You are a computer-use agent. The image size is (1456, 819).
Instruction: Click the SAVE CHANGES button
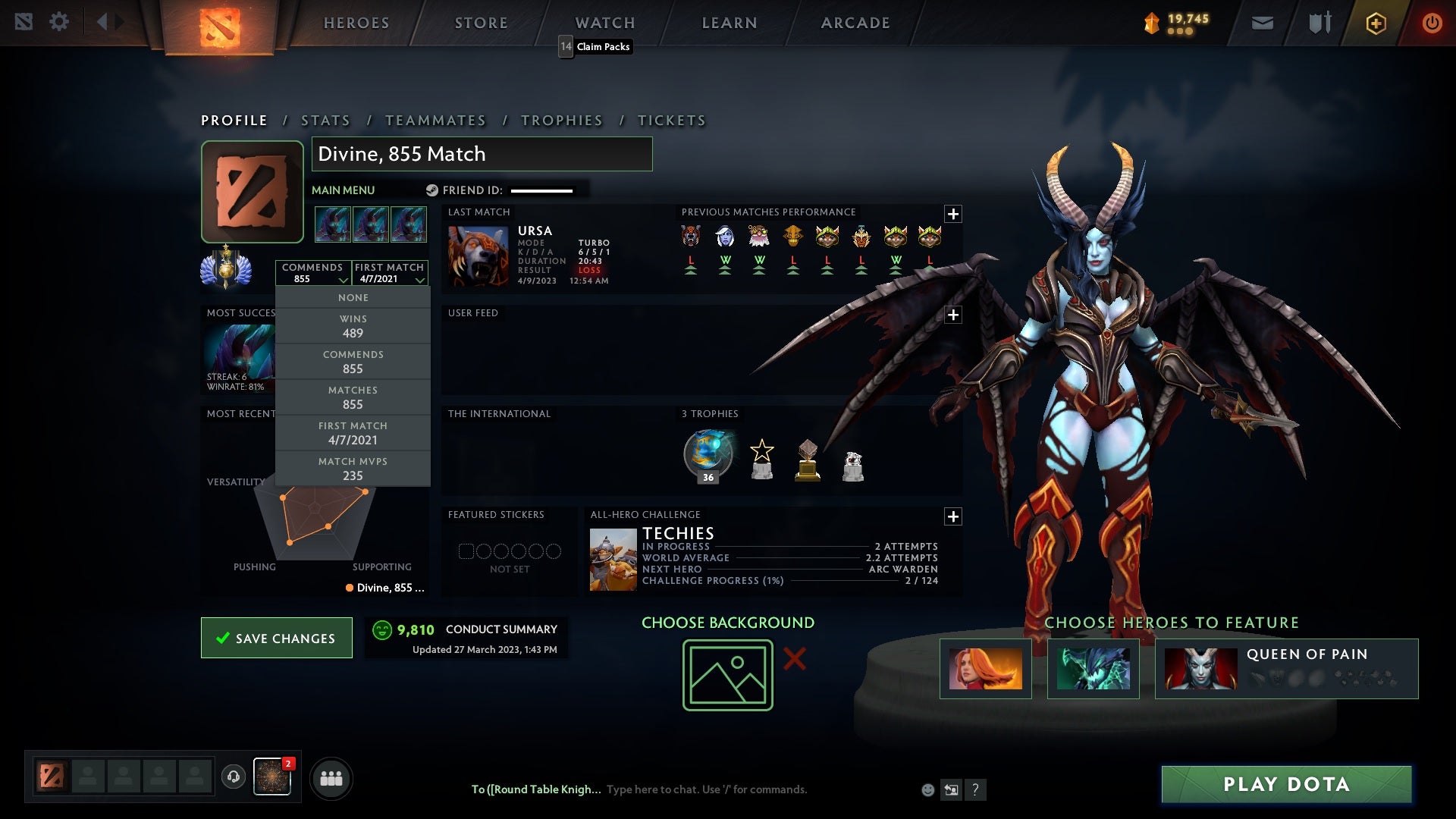pos(276,638)
